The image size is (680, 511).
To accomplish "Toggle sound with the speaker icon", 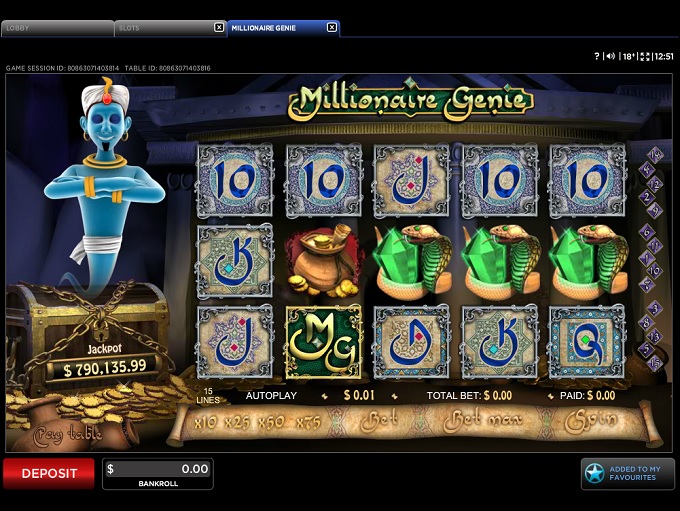I will [x=610, y=57].
